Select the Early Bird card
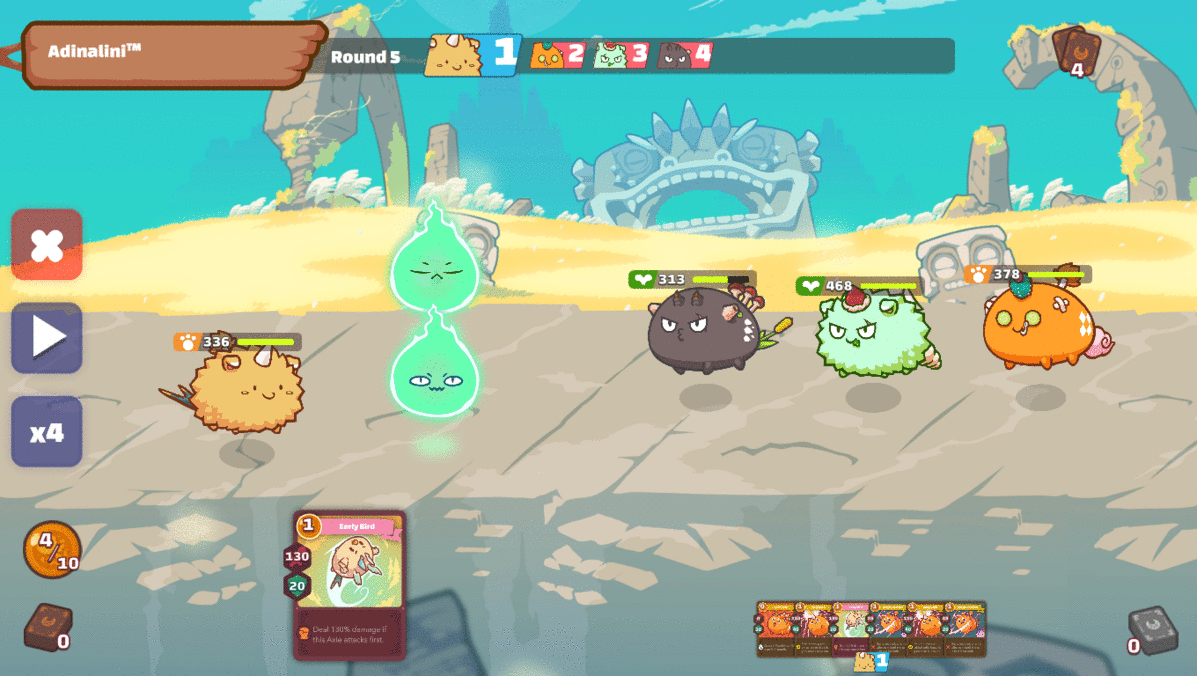Screen dimensions: 1197x676 pyautogui.click(x=350, y=585)
